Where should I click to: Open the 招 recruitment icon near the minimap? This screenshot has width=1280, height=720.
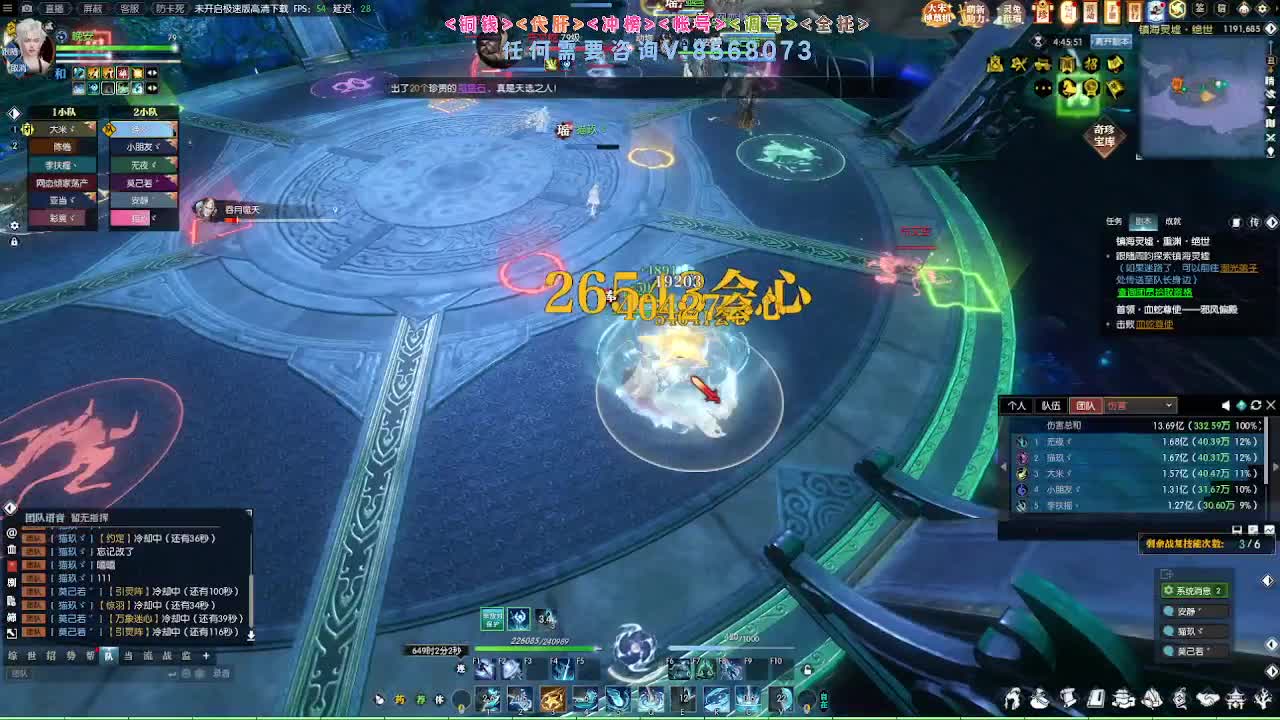(1093, 63)
